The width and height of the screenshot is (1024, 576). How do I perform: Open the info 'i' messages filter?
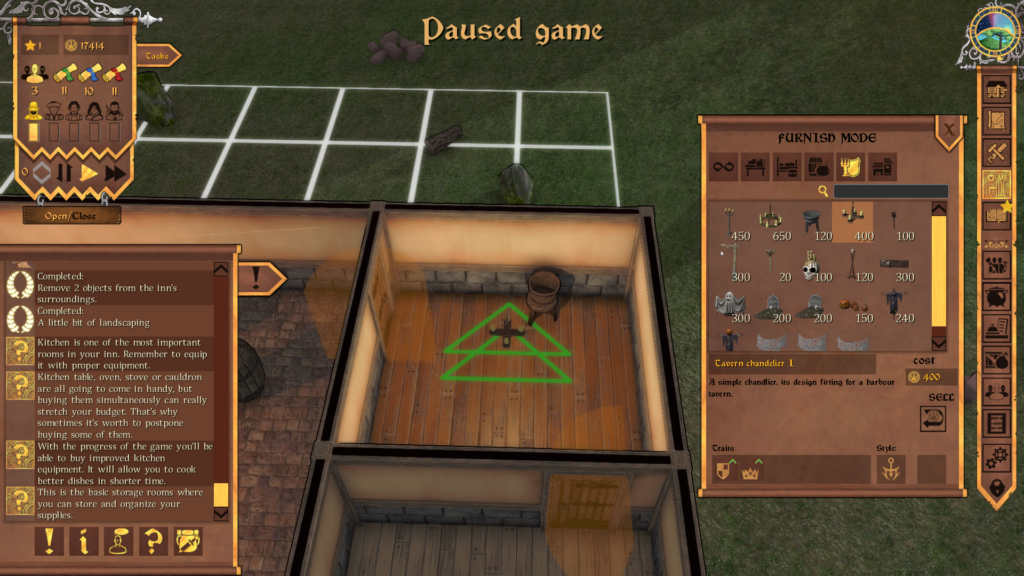pyautogui.click(x=84, y=541)
